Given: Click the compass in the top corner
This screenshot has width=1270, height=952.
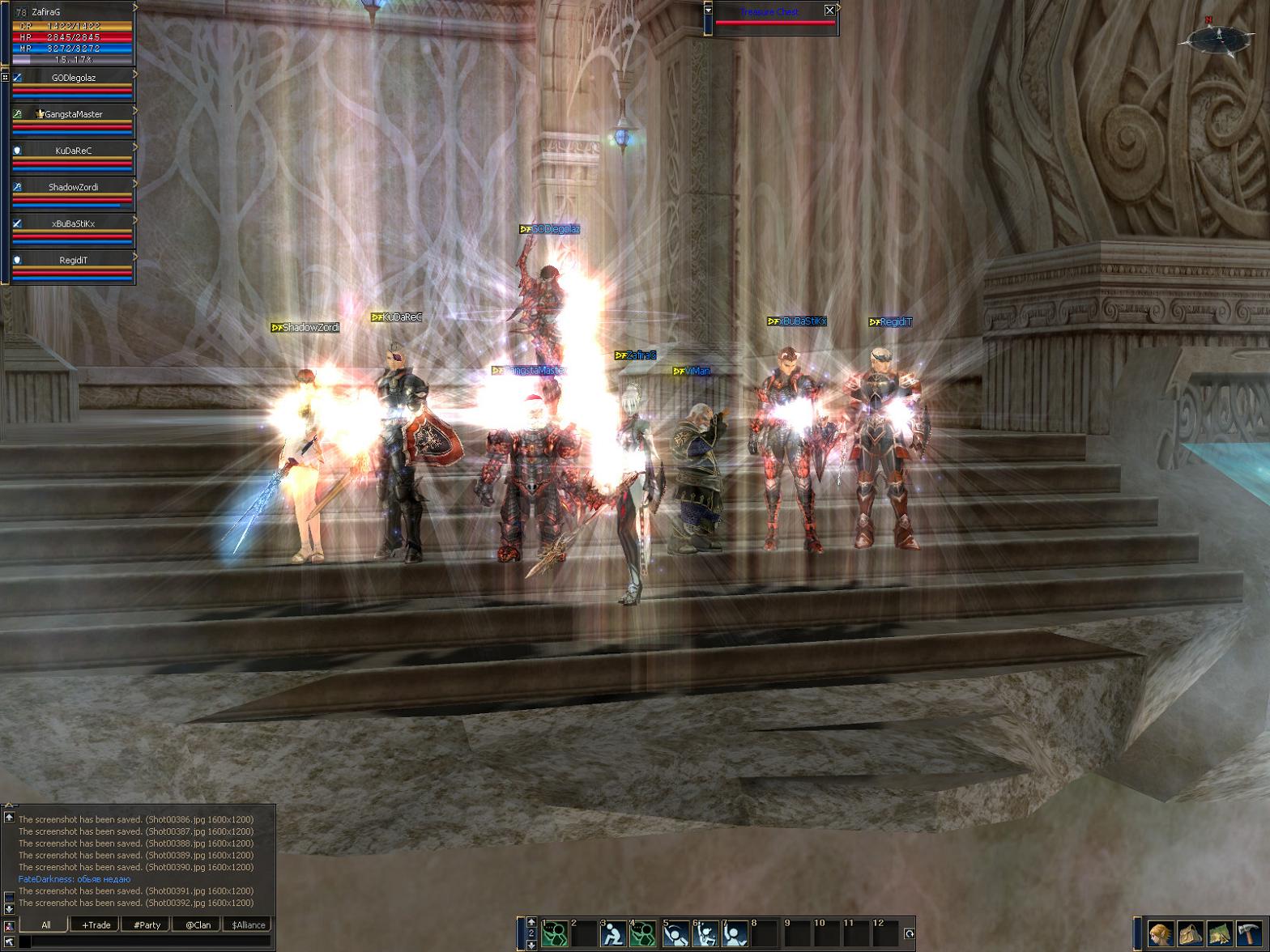Looking at the screenshot, I should click(1216, 38).
